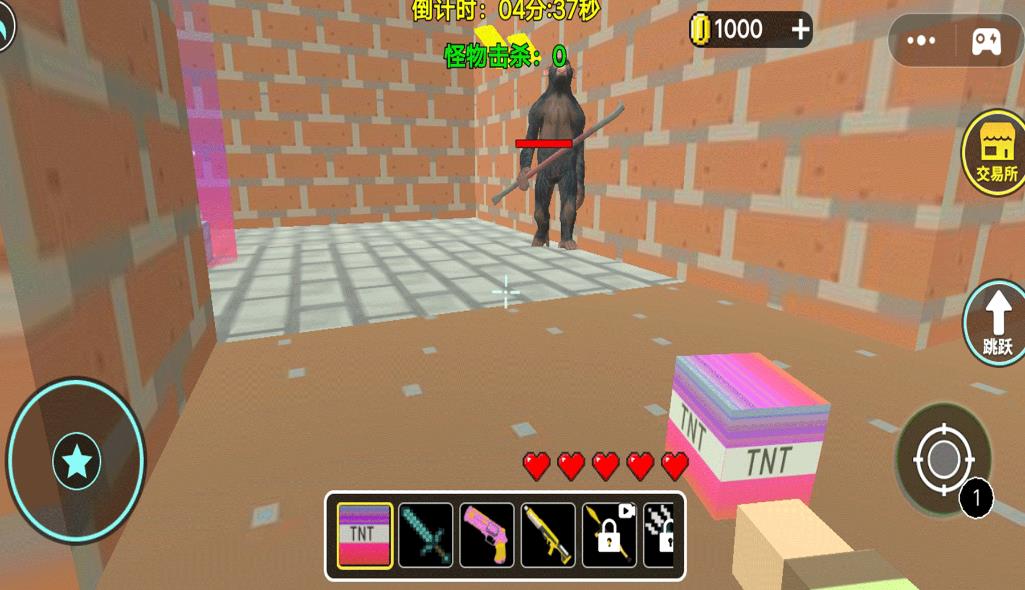Unlock the locked rocket launcher video slot
This screenshot has height=590, width=1025.
tap(610, 535)
